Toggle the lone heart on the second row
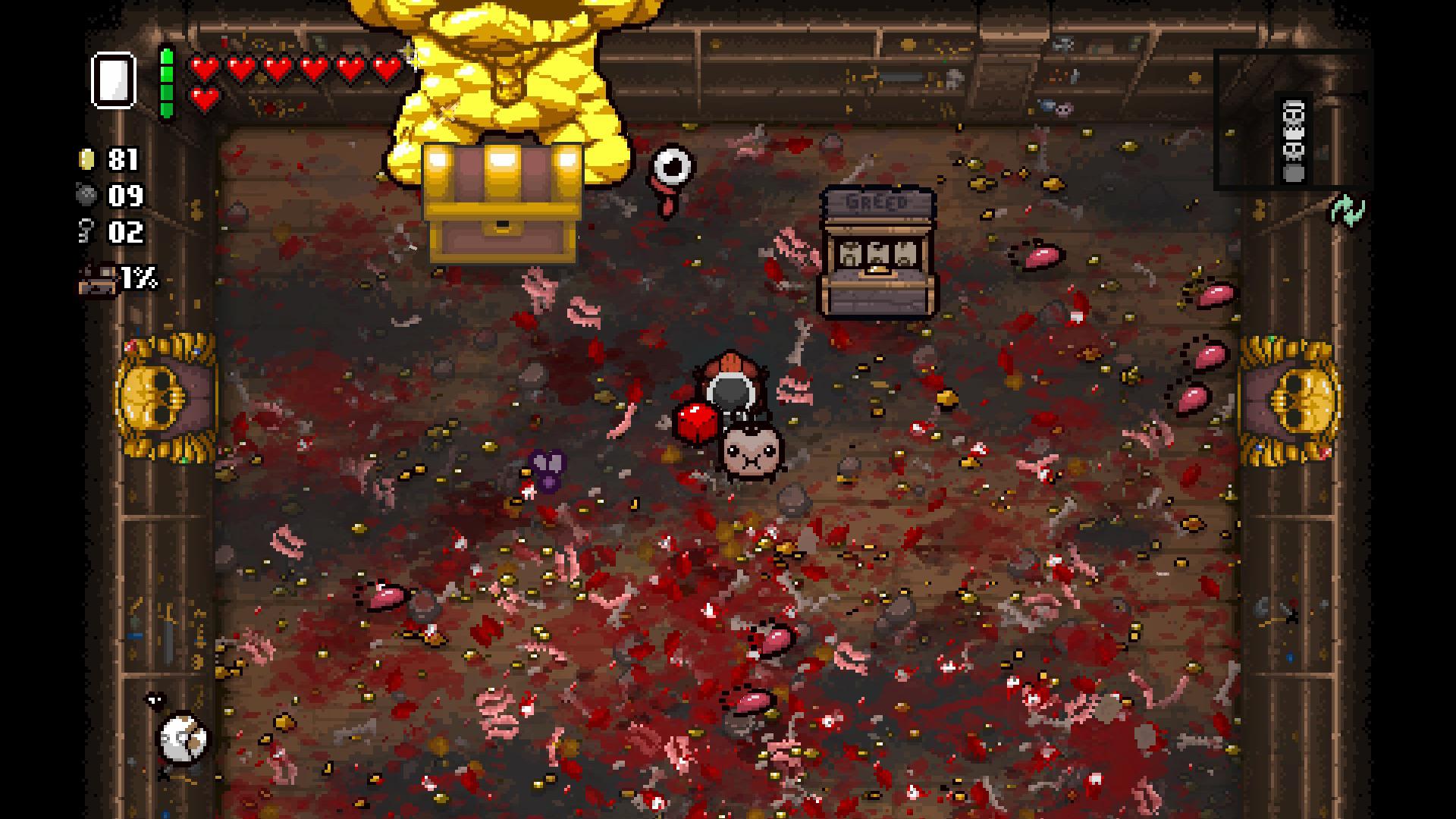 coord(203,99)
